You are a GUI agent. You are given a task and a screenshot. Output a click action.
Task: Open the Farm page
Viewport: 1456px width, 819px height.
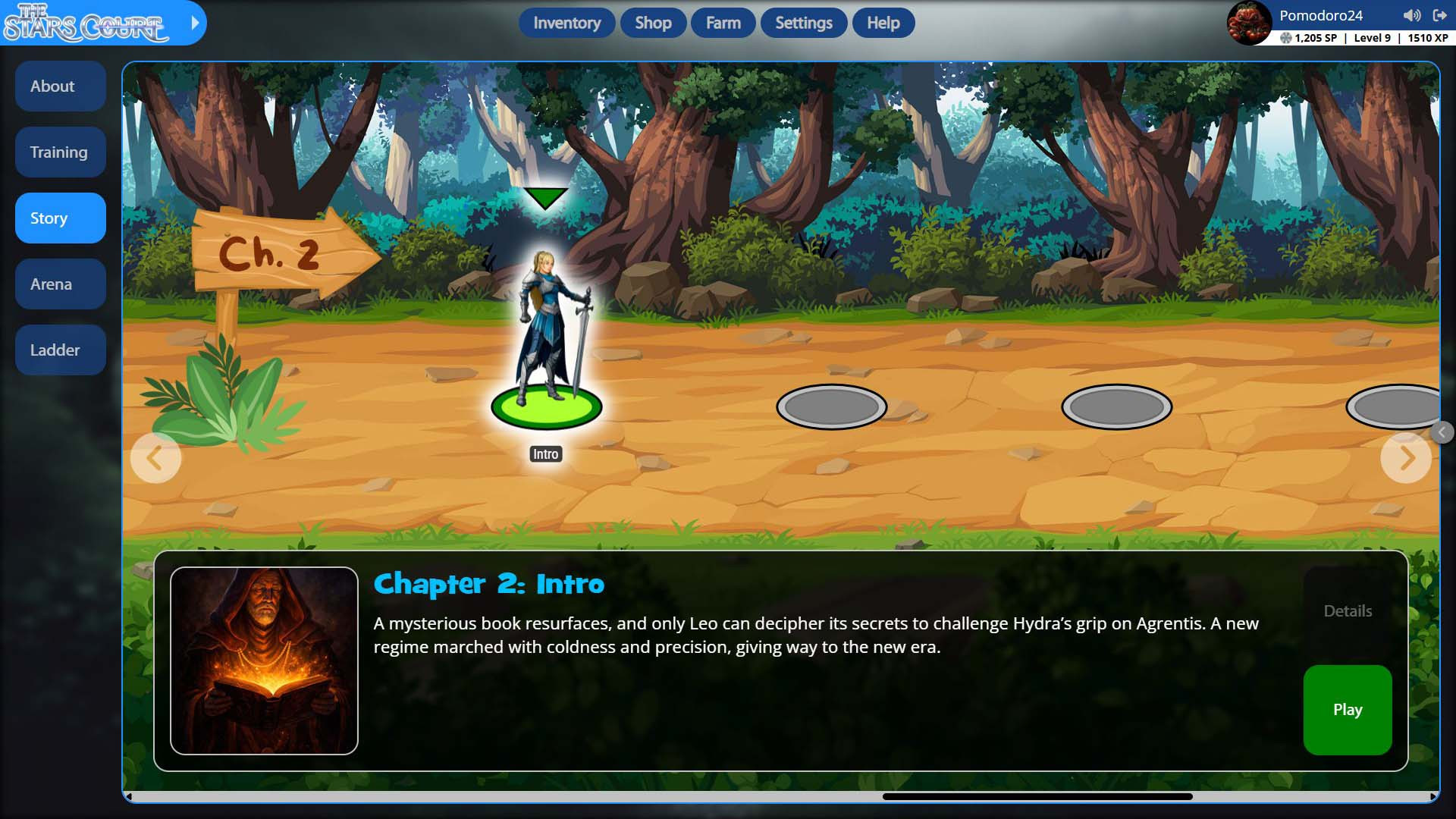point(723,23)
